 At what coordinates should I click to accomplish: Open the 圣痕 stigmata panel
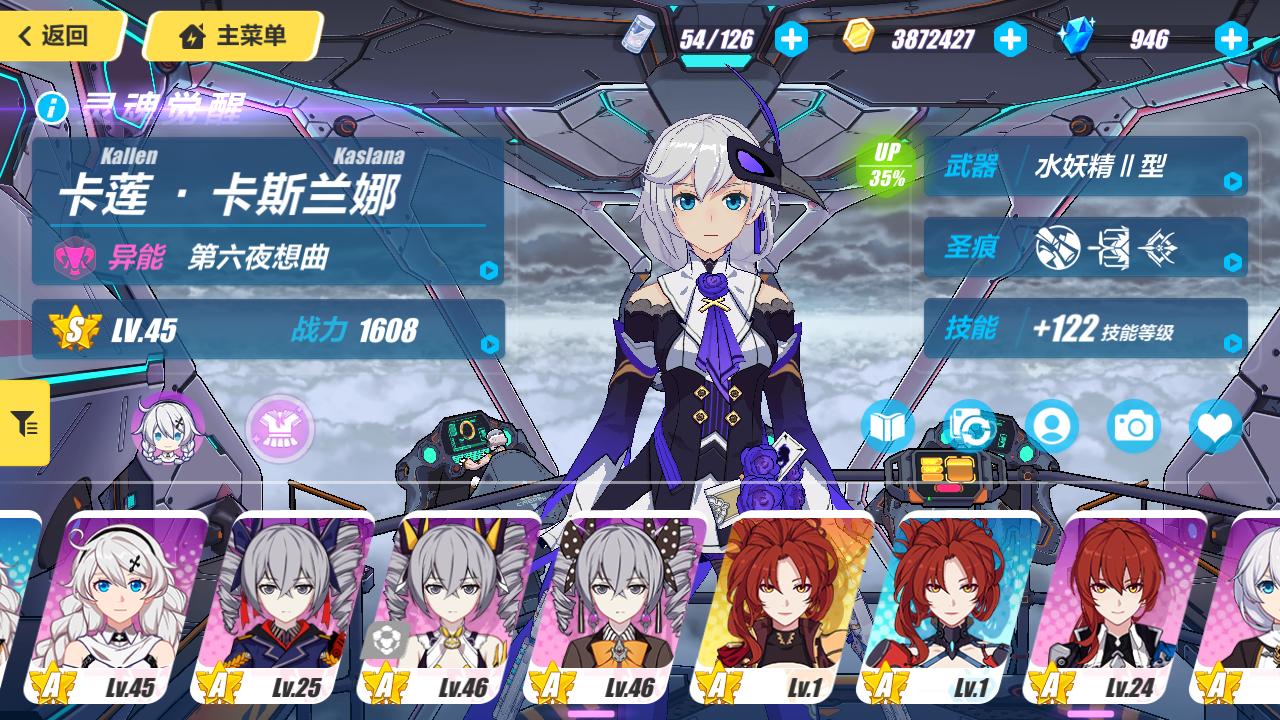pyautogui.click(x=1085, y=247)
